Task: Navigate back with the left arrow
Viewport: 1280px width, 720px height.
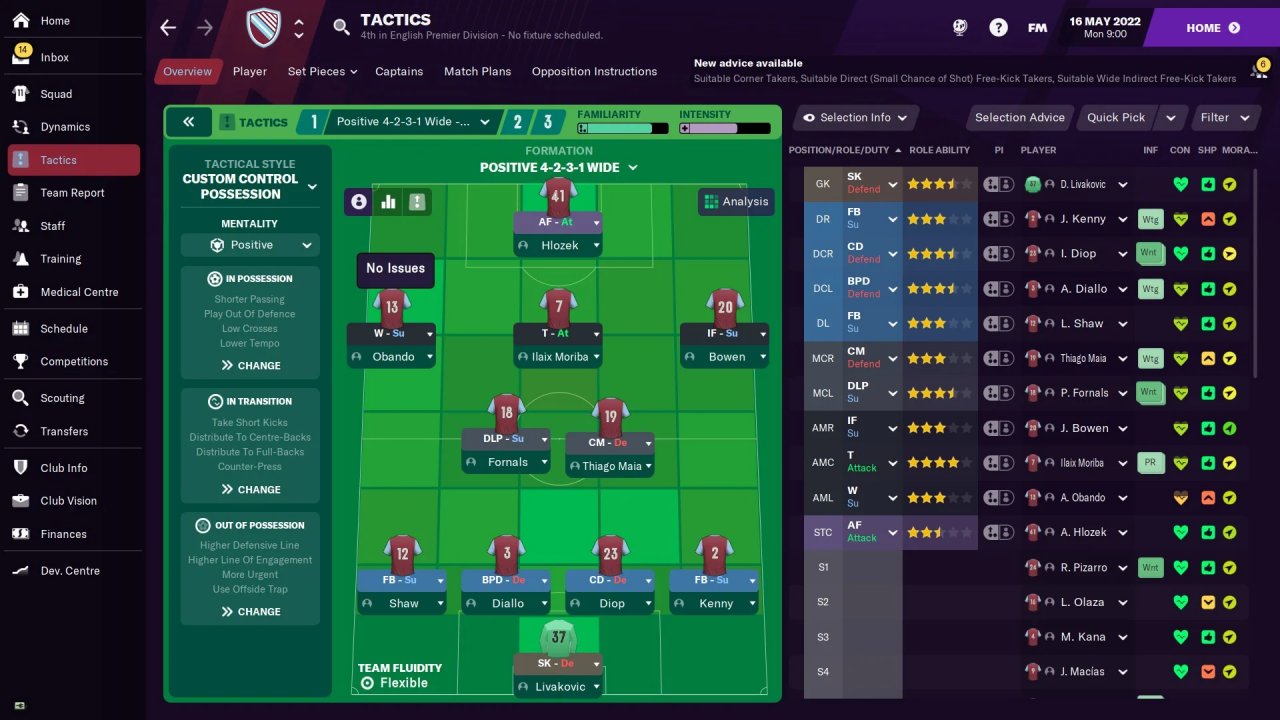Action: (168, 28)
